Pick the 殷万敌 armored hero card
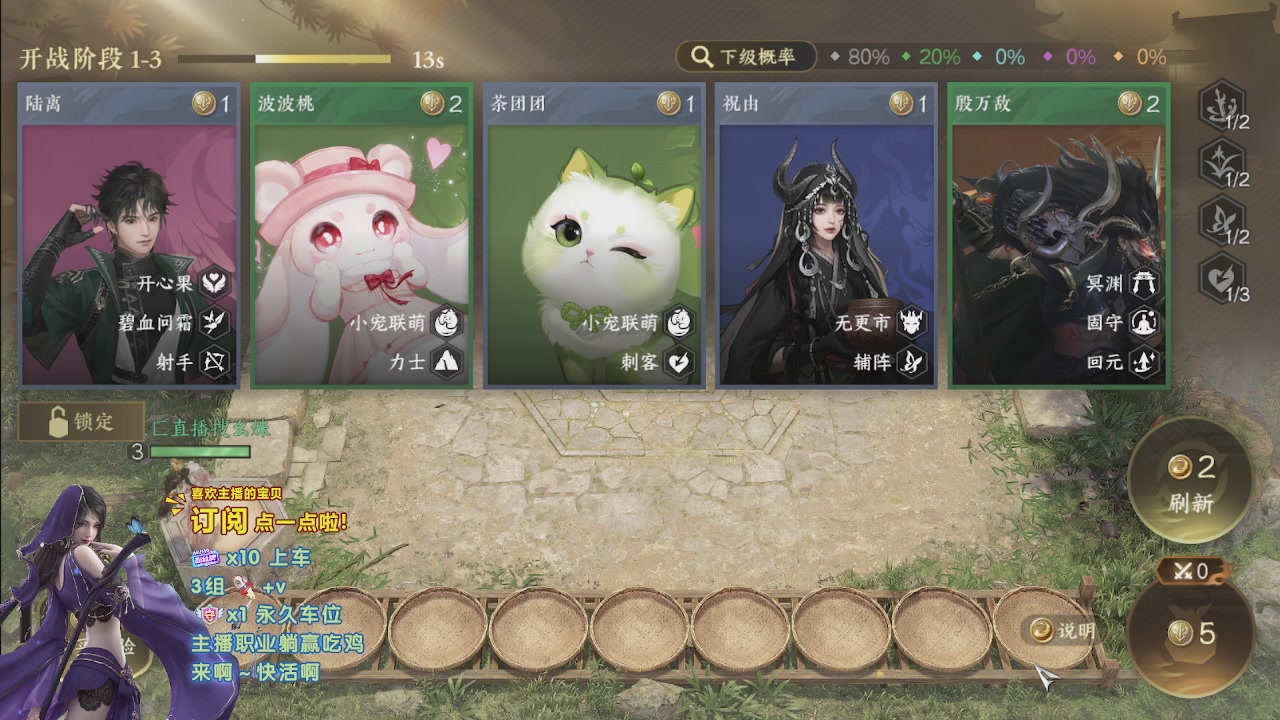This screenshot has width=1280, height=720. [x=1058, y=235]
